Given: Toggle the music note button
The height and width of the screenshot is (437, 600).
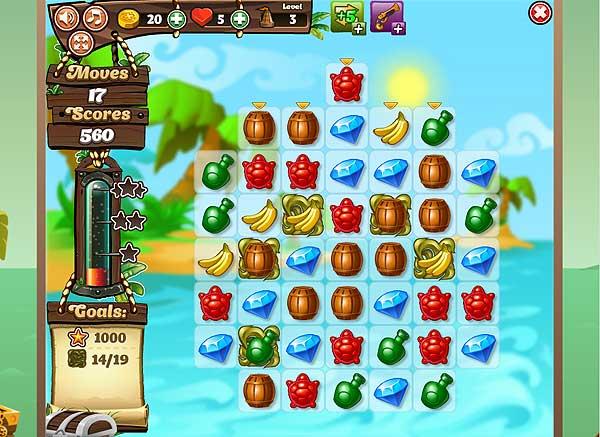Looking at the screenshot, I should 95,17.
